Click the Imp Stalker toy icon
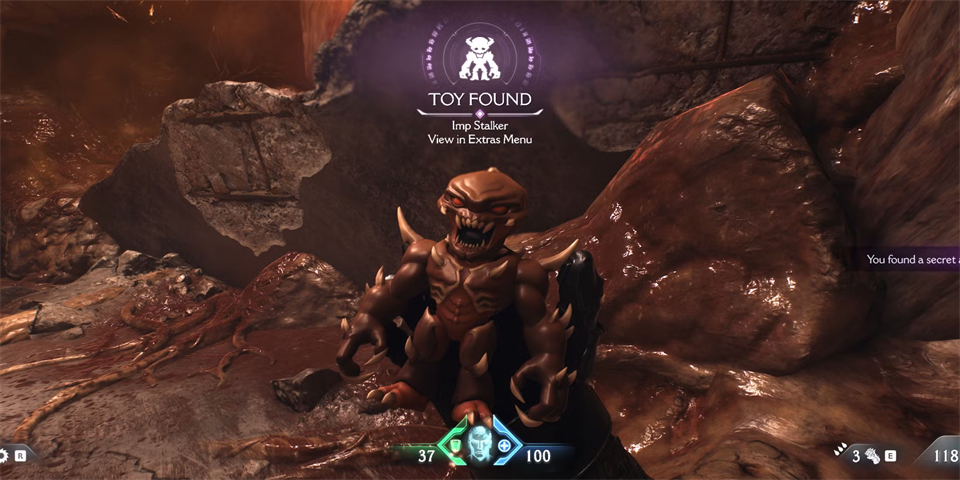This screenshot has height=480, width=960. tap(479, 56)
